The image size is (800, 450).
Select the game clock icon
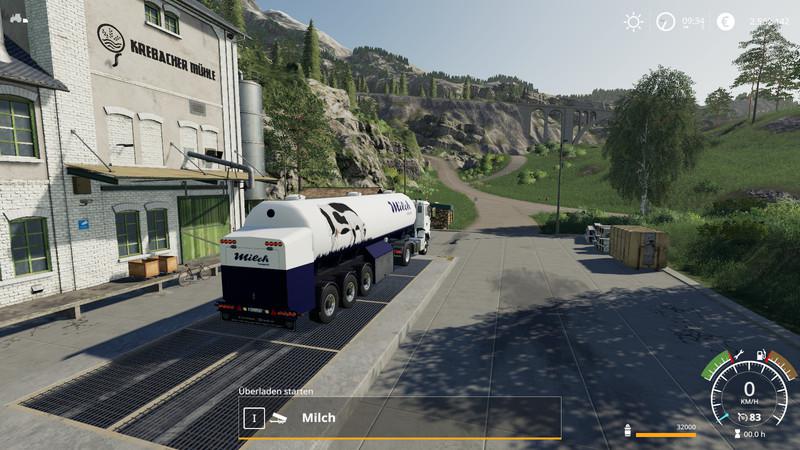[666, 22]
